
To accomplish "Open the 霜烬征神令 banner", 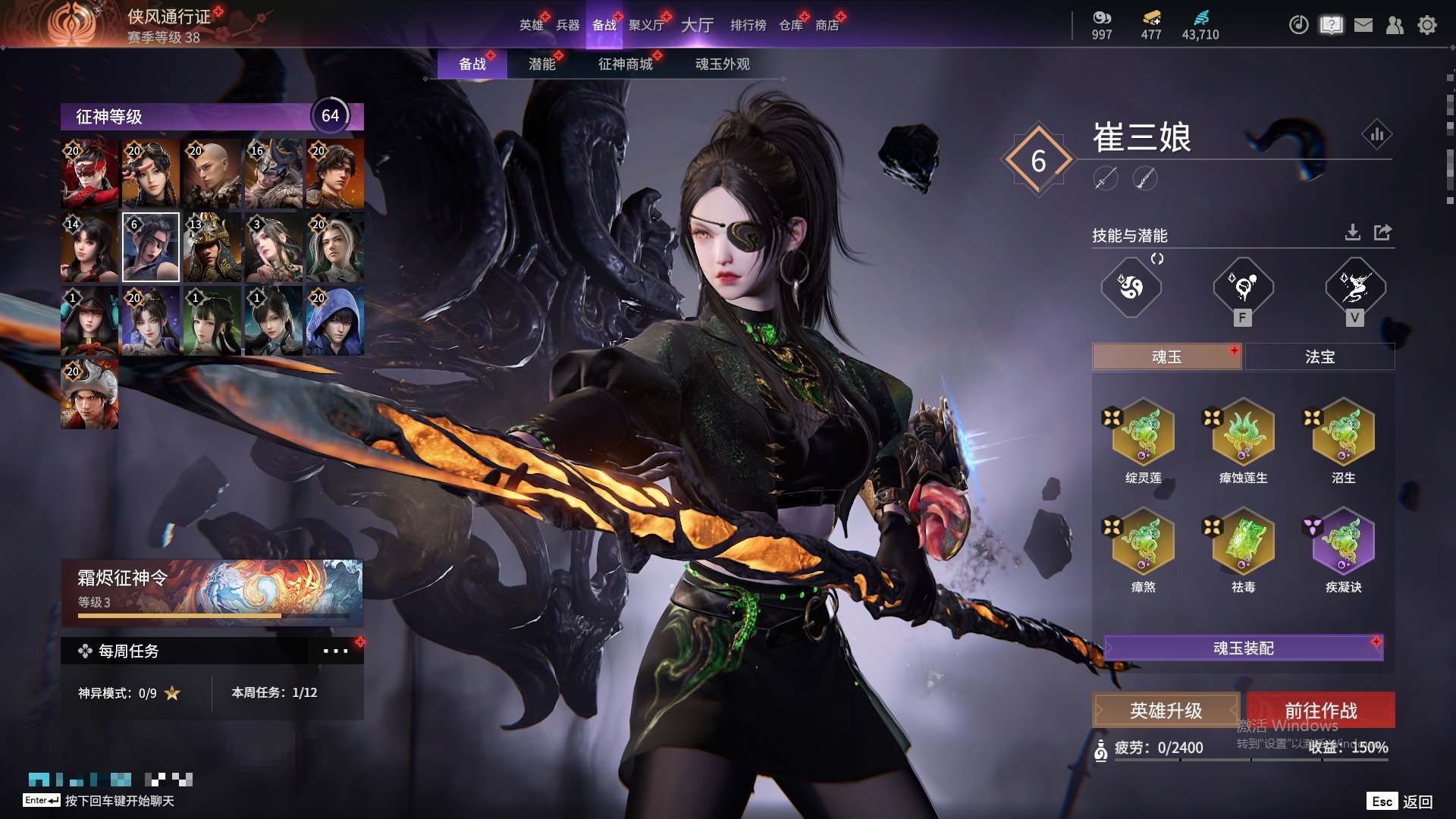I will point(212,592).
